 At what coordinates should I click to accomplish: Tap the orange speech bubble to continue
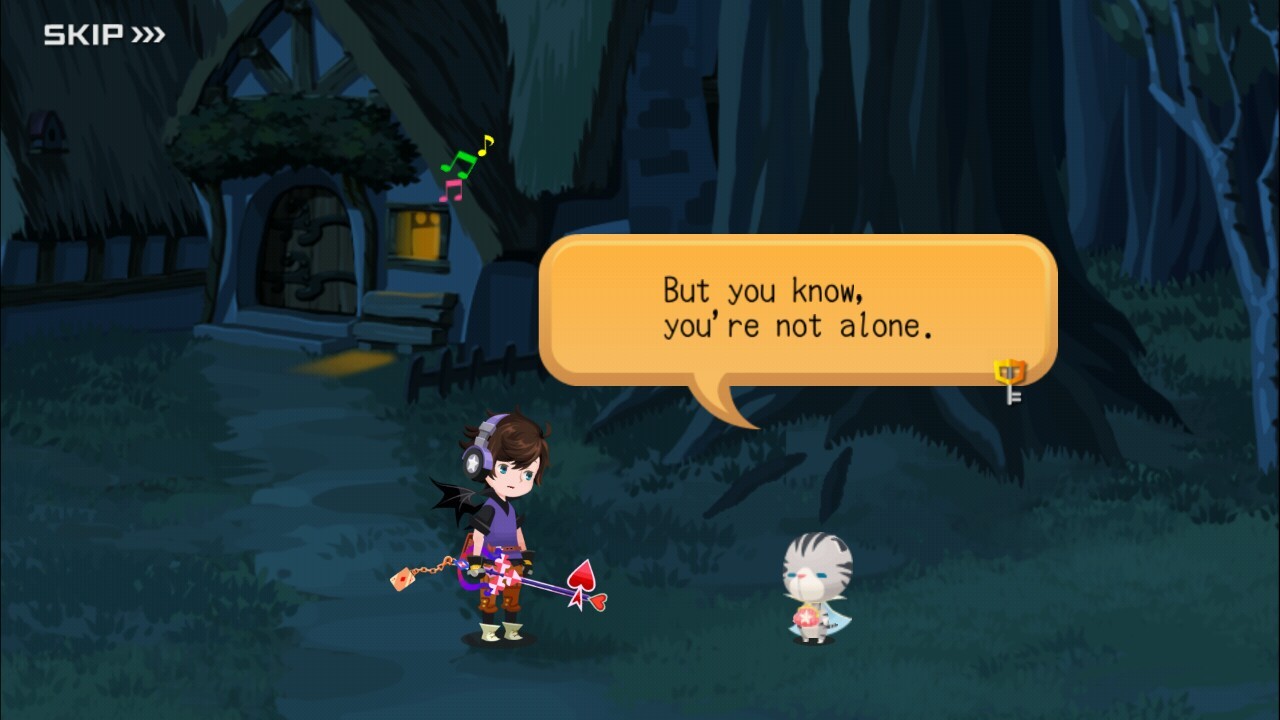tap(797, 310)
